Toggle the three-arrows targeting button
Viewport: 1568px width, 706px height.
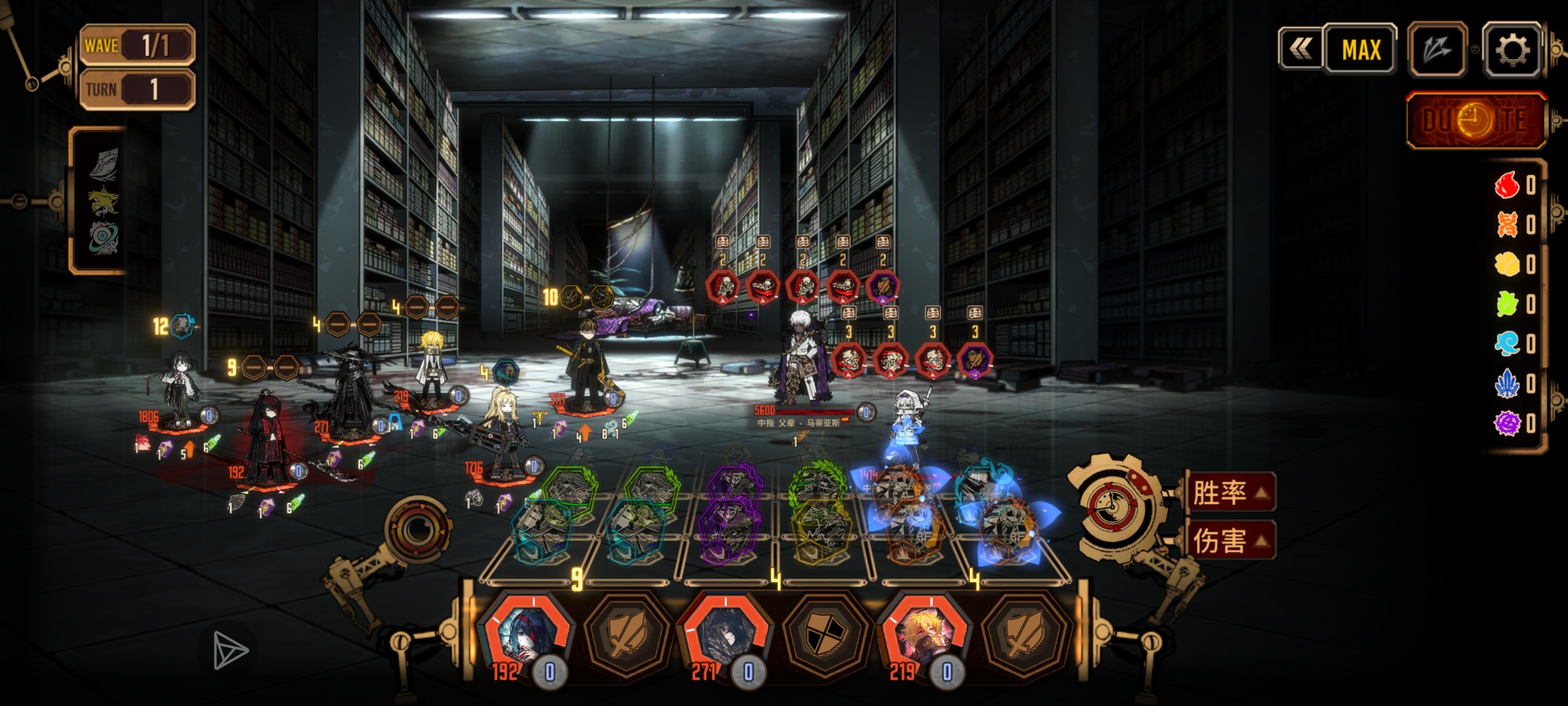(x=1437, y=50)
